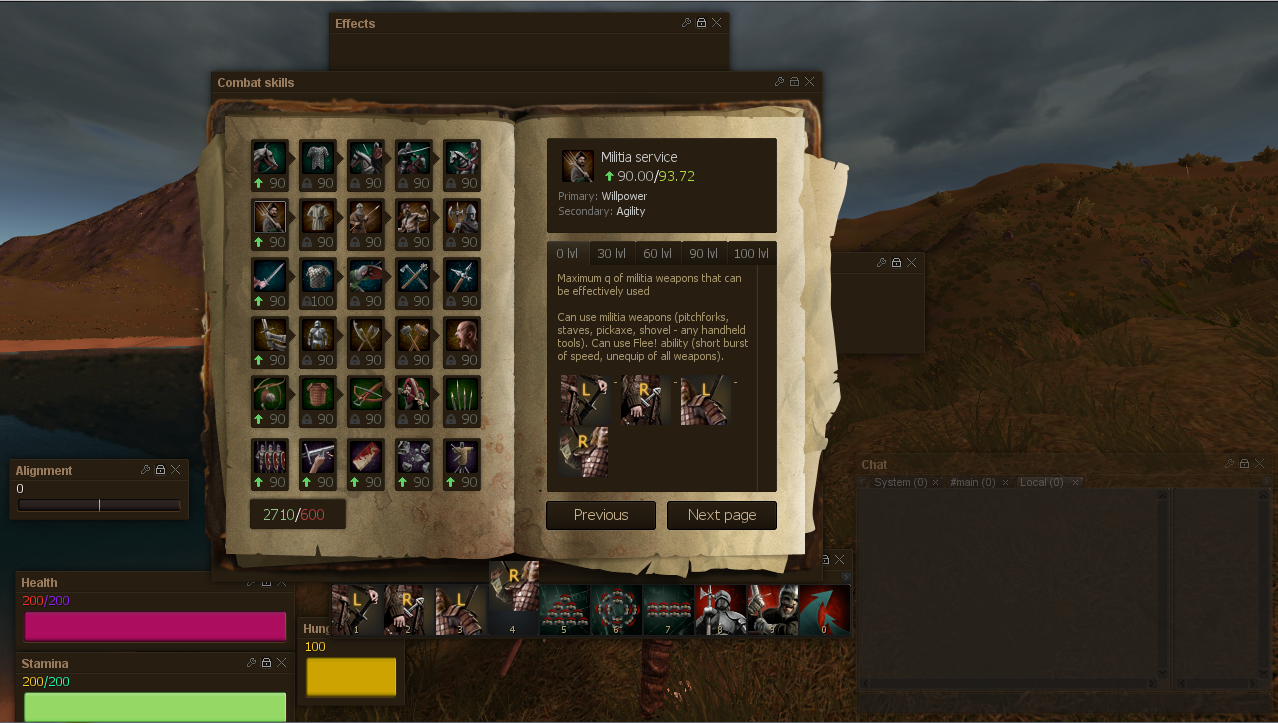Open the 60 lvl tab
This screenshot has width=1278, height=723.
[657, 254]
